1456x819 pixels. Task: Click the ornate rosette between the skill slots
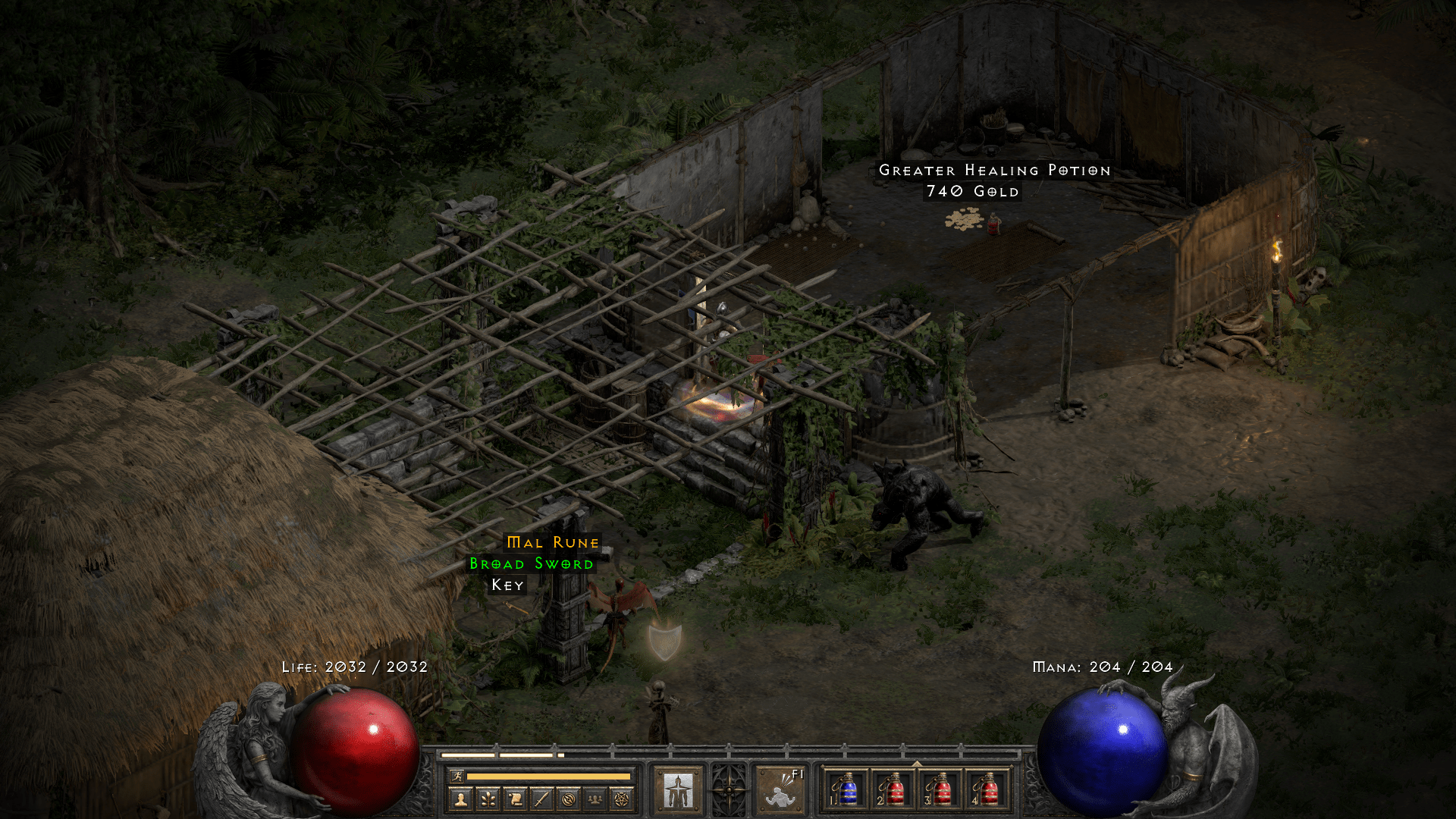pos(730,790)
